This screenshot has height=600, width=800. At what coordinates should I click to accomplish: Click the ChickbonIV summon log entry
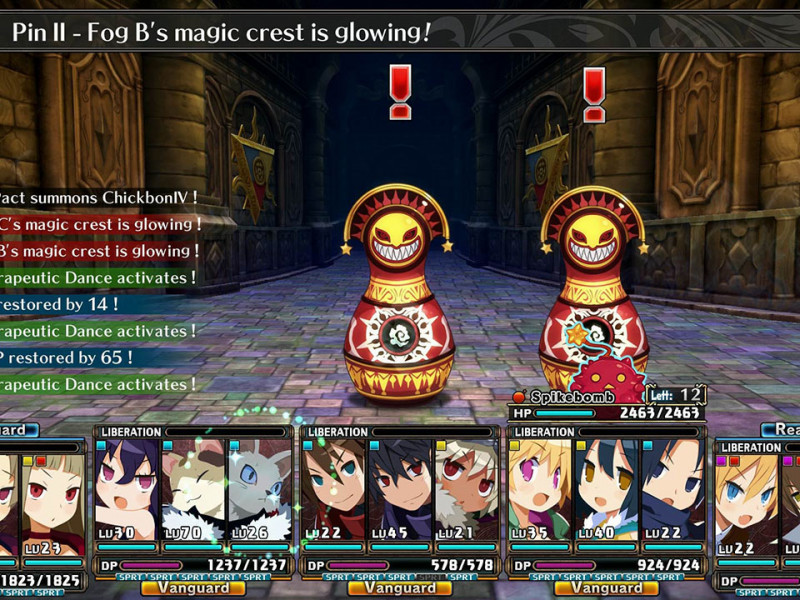click(98, 198)
